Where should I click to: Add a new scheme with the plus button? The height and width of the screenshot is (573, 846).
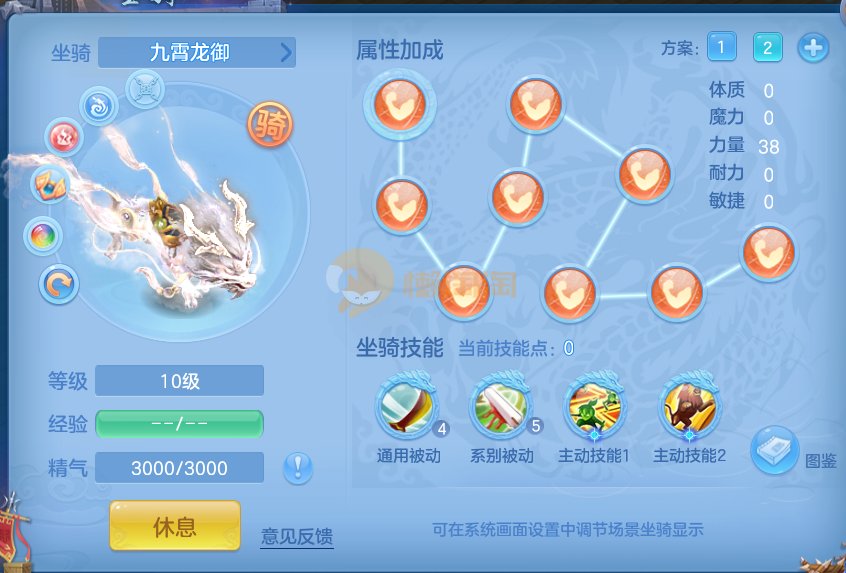[x=812, y=47]
